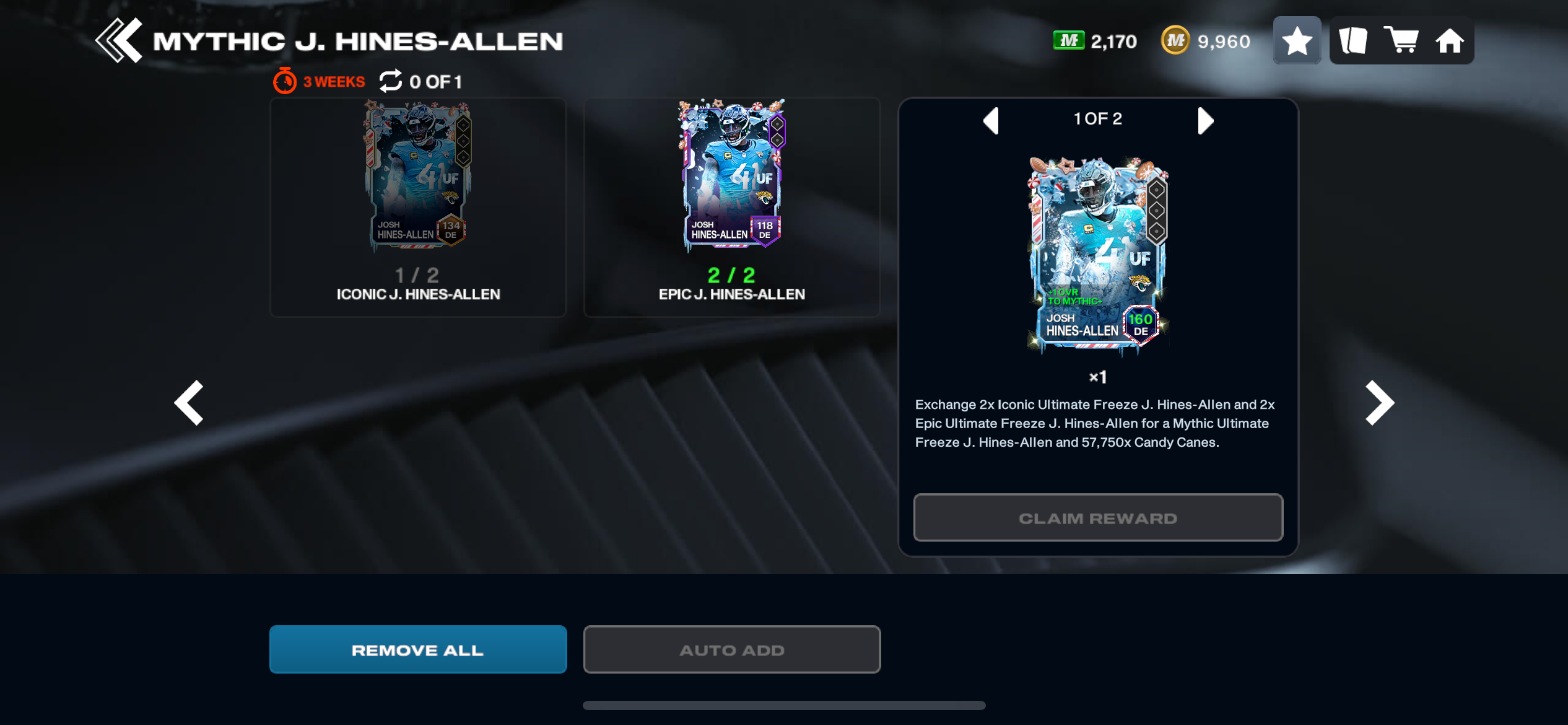Auto add cards to the set
1568x725 pixels.
tap(731, 649)
